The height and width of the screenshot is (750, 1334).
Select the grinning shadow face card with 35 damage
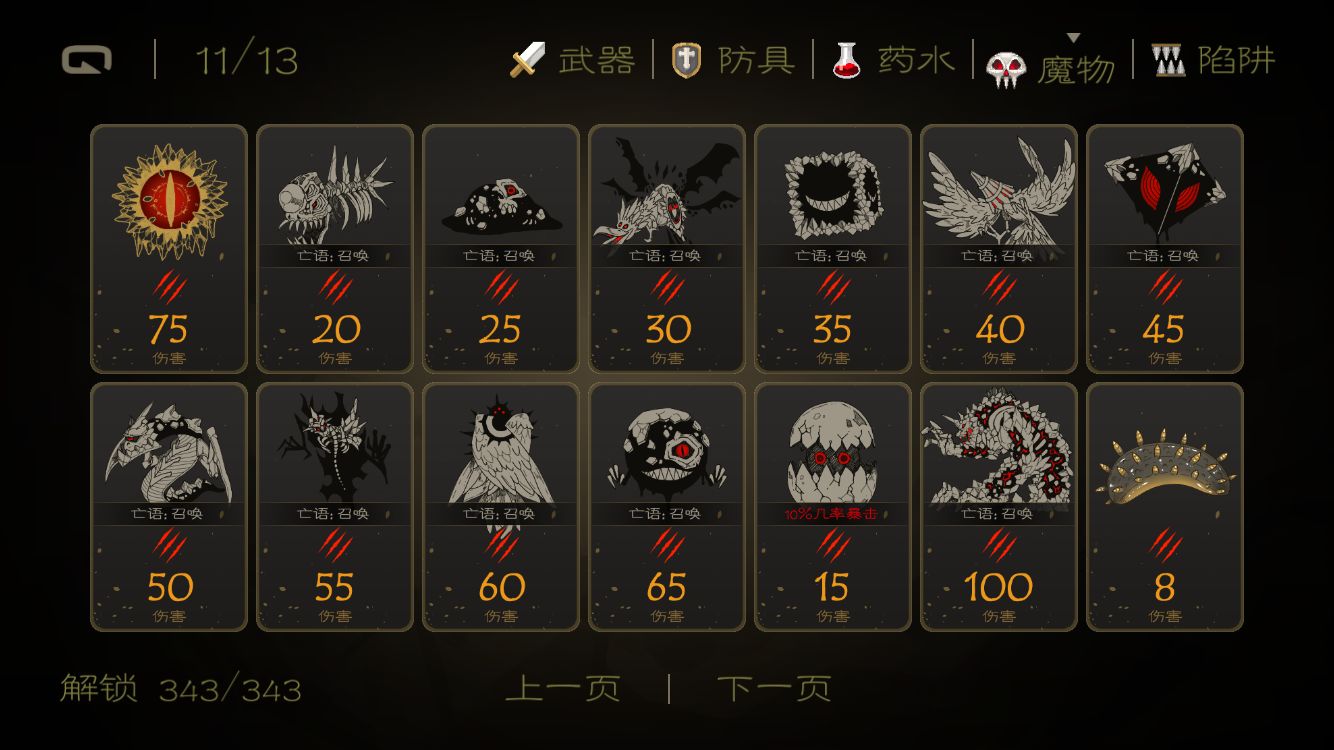833,249
